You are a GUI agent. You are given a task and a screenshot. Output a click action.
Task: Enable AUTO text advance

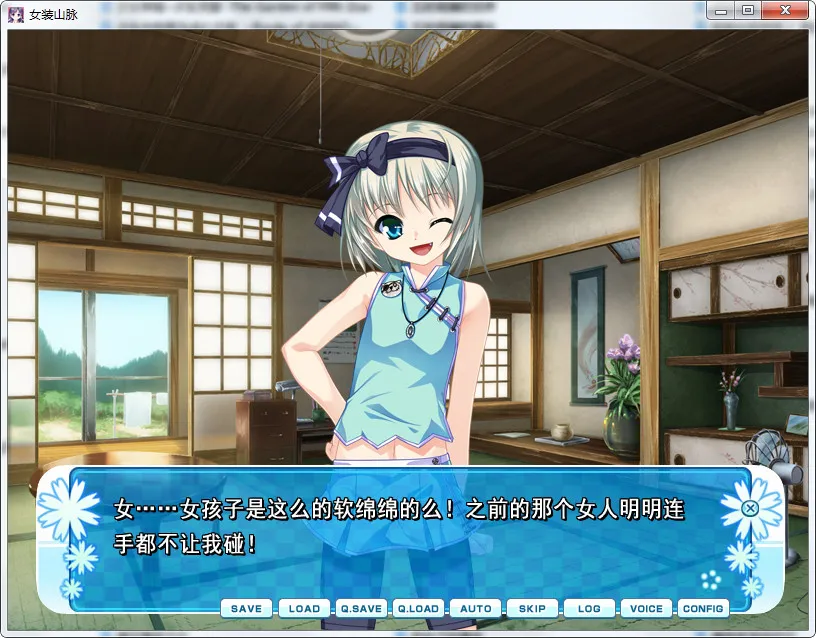(476, 608)
